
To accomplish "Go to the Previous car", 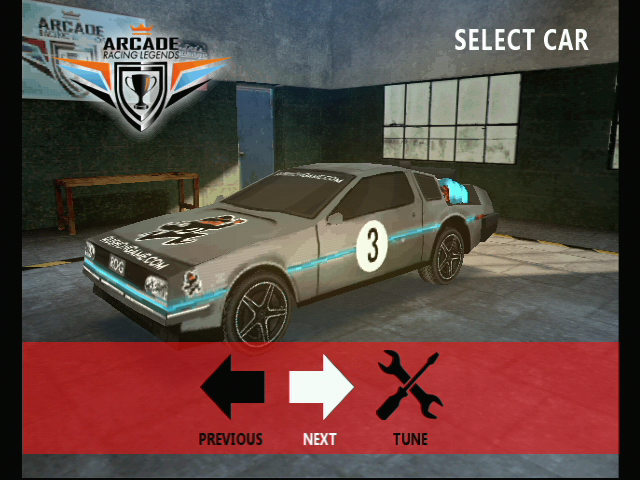I will click(x=232, y=387).
